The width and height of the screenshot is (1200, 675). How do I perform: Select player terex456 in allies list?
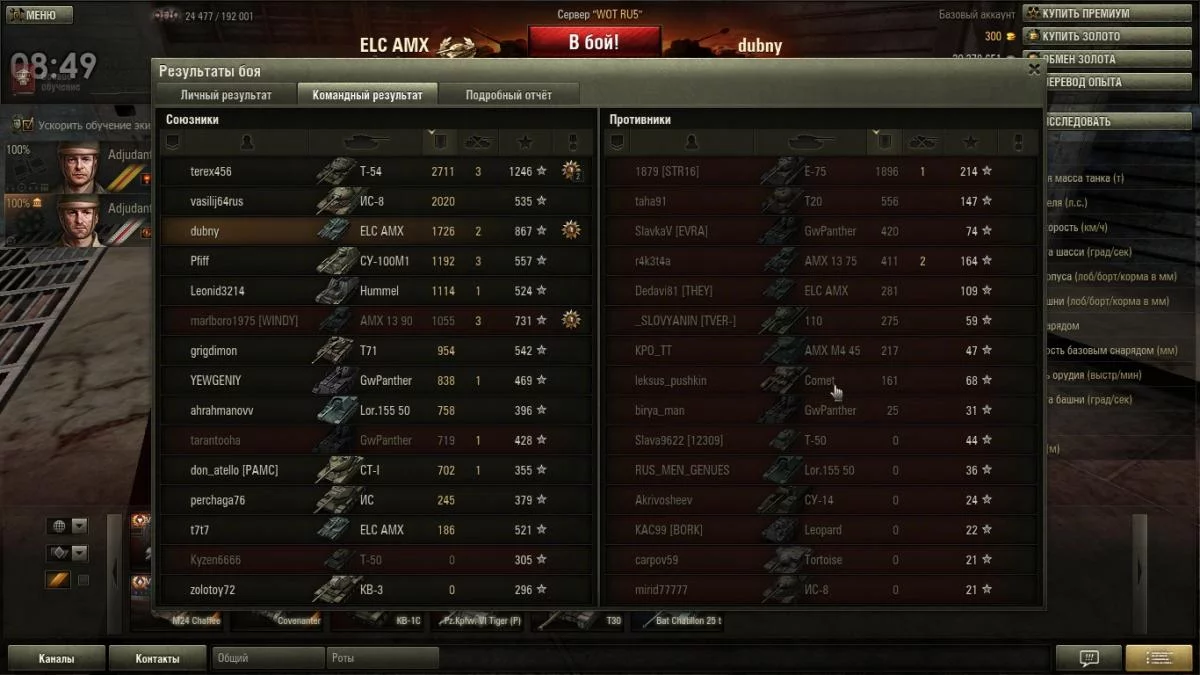click(x=211, y=171)
